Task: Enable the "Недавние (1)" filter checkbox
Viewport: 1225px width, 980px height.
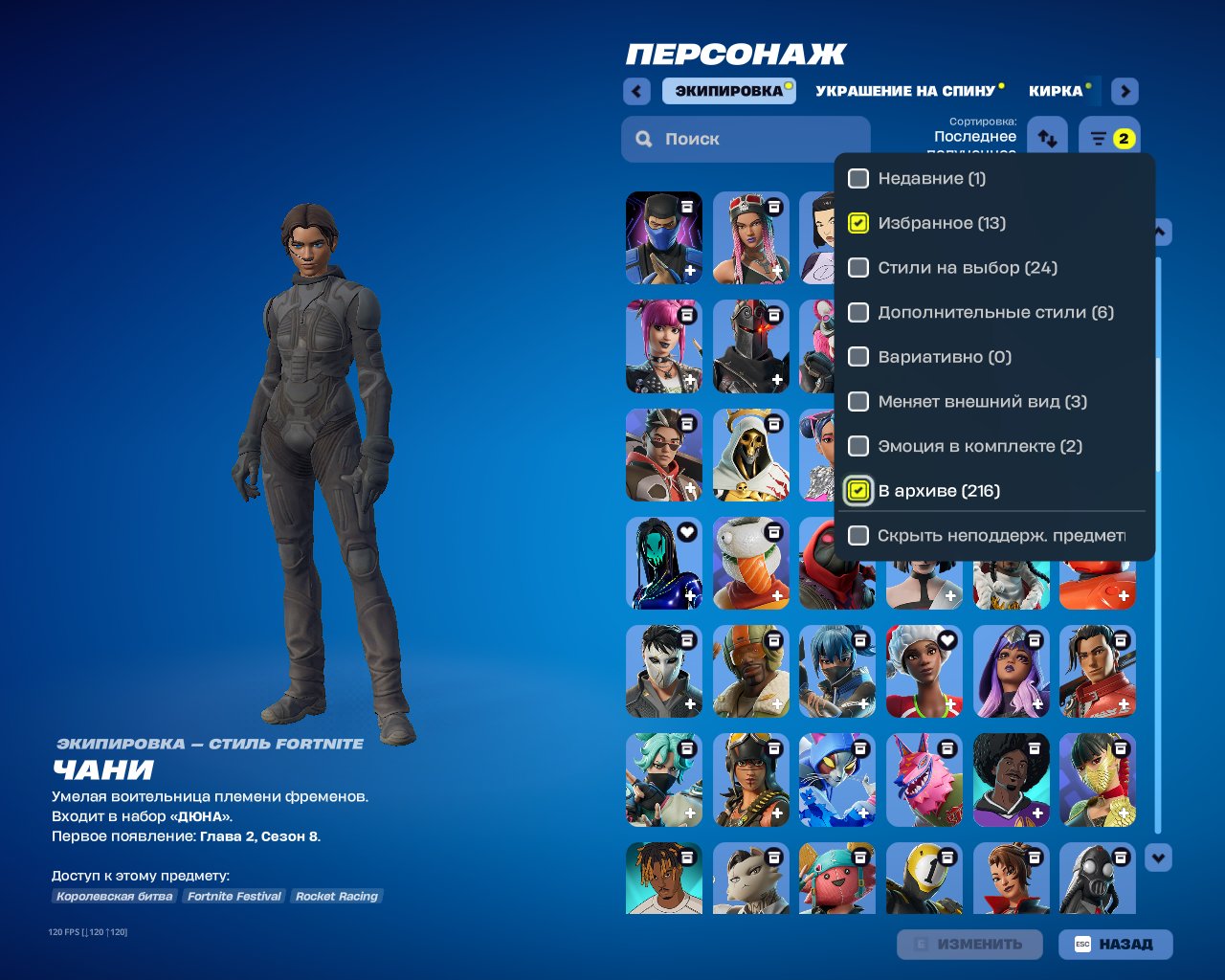Action: (x=858, y=178)
